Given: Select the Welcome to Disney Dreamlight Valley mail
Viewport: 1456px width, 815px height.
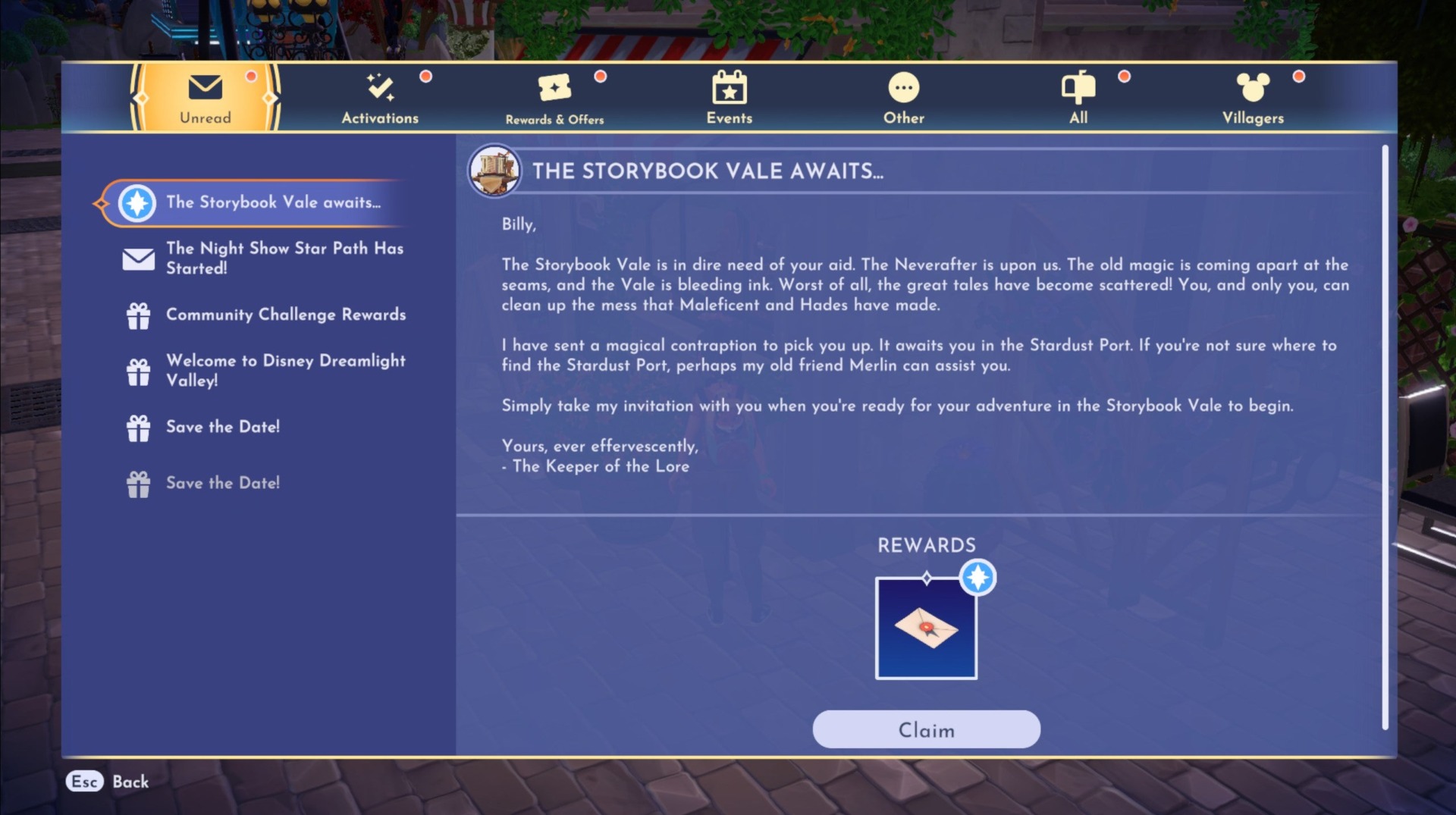Looking at the screenshot, I should click(286, 371).
